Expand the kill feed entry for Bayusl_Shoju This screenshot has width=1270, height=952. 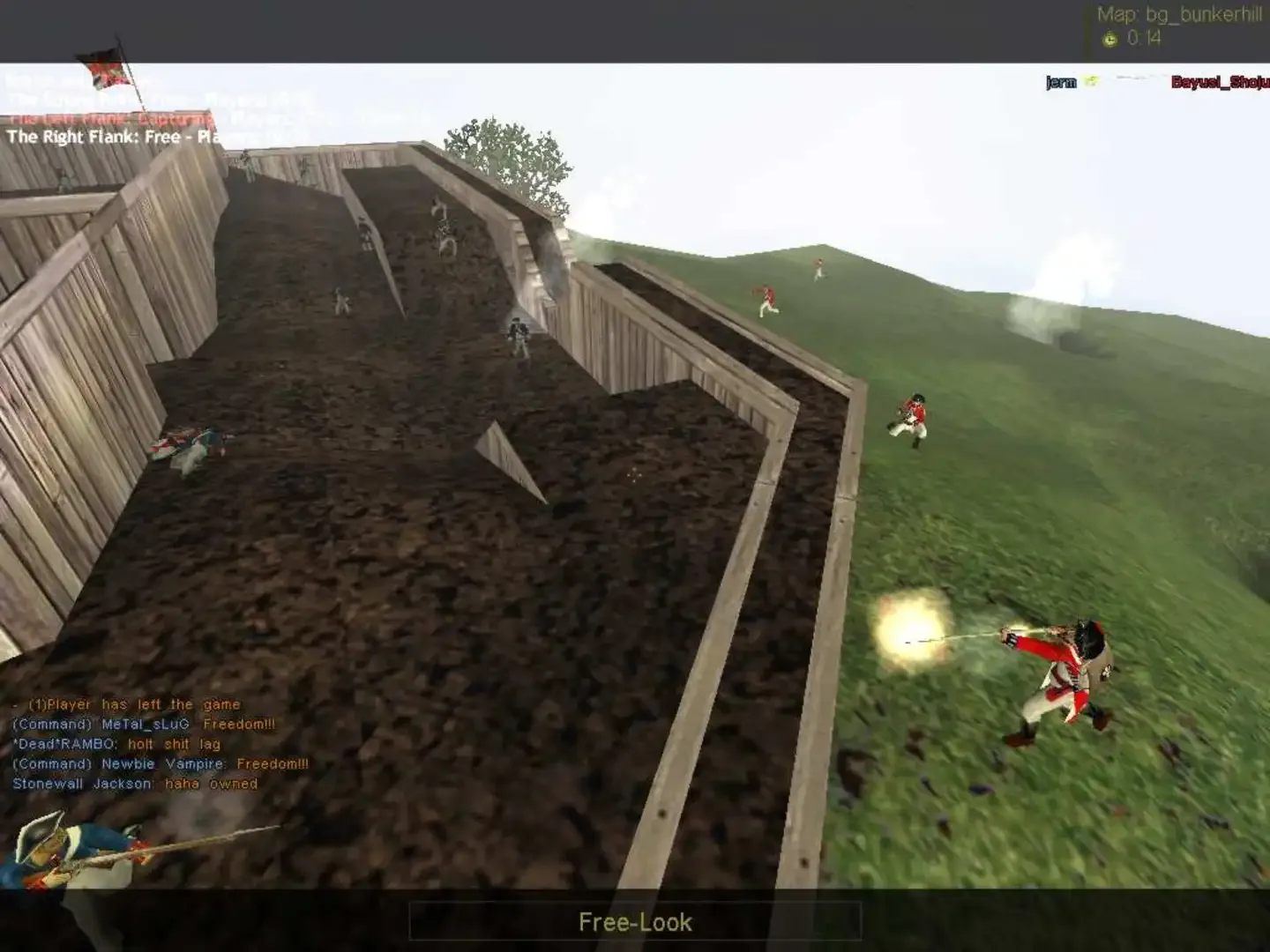click(x=1221, y=82)
